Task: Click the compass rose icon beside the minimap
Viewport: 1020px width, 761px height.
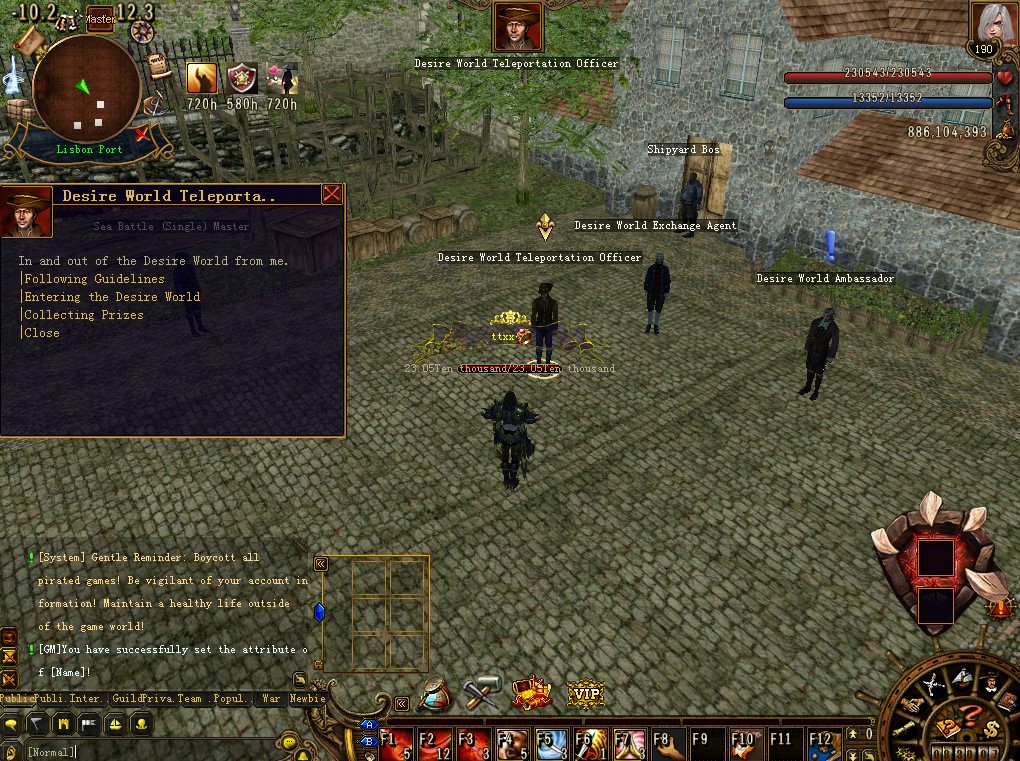Action: click(143, 31)
